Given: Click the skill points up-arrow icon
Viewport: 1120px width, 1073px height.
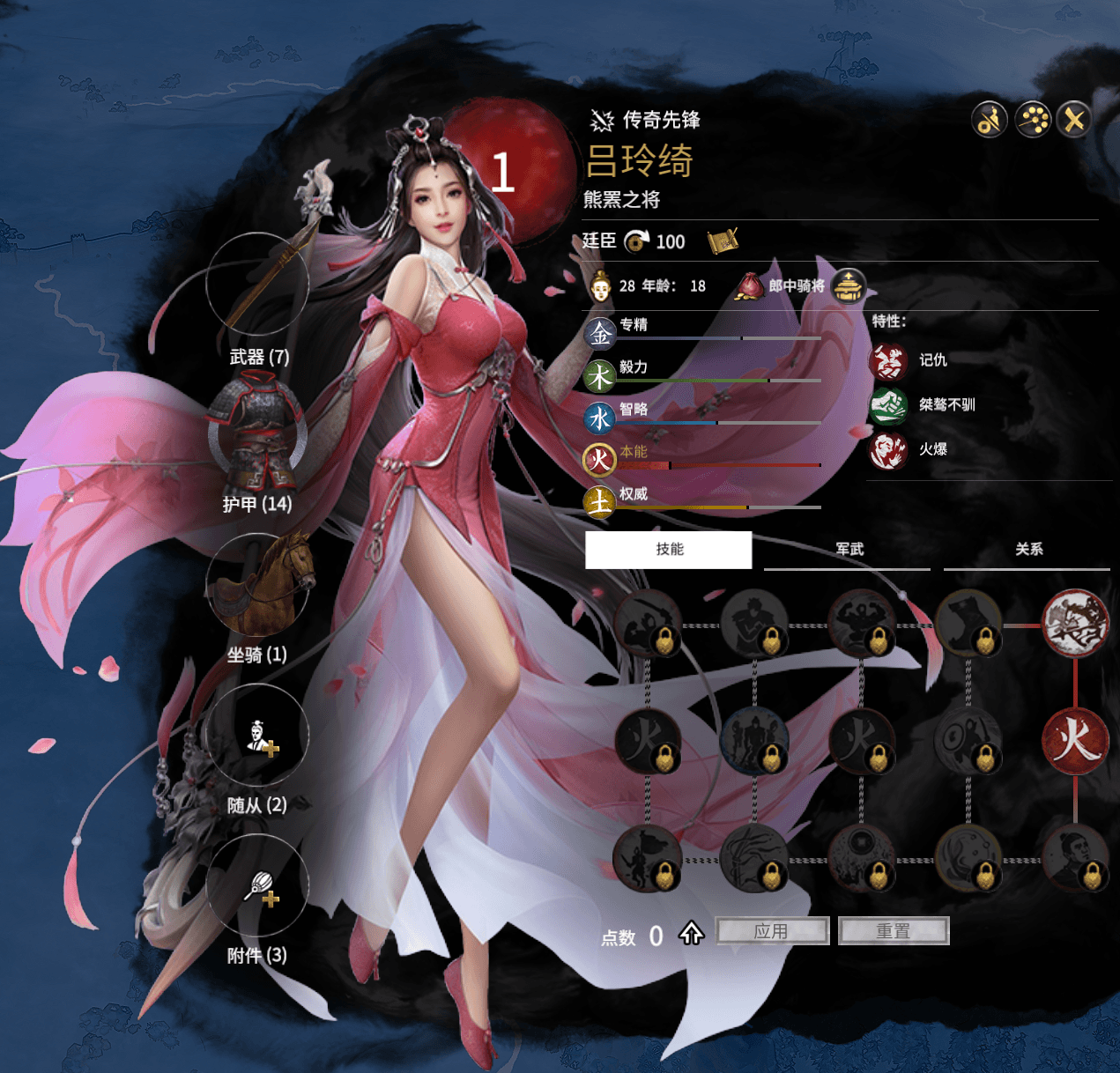Looking at the screenshot, I should pyautogui.click(x=691, y=933).
